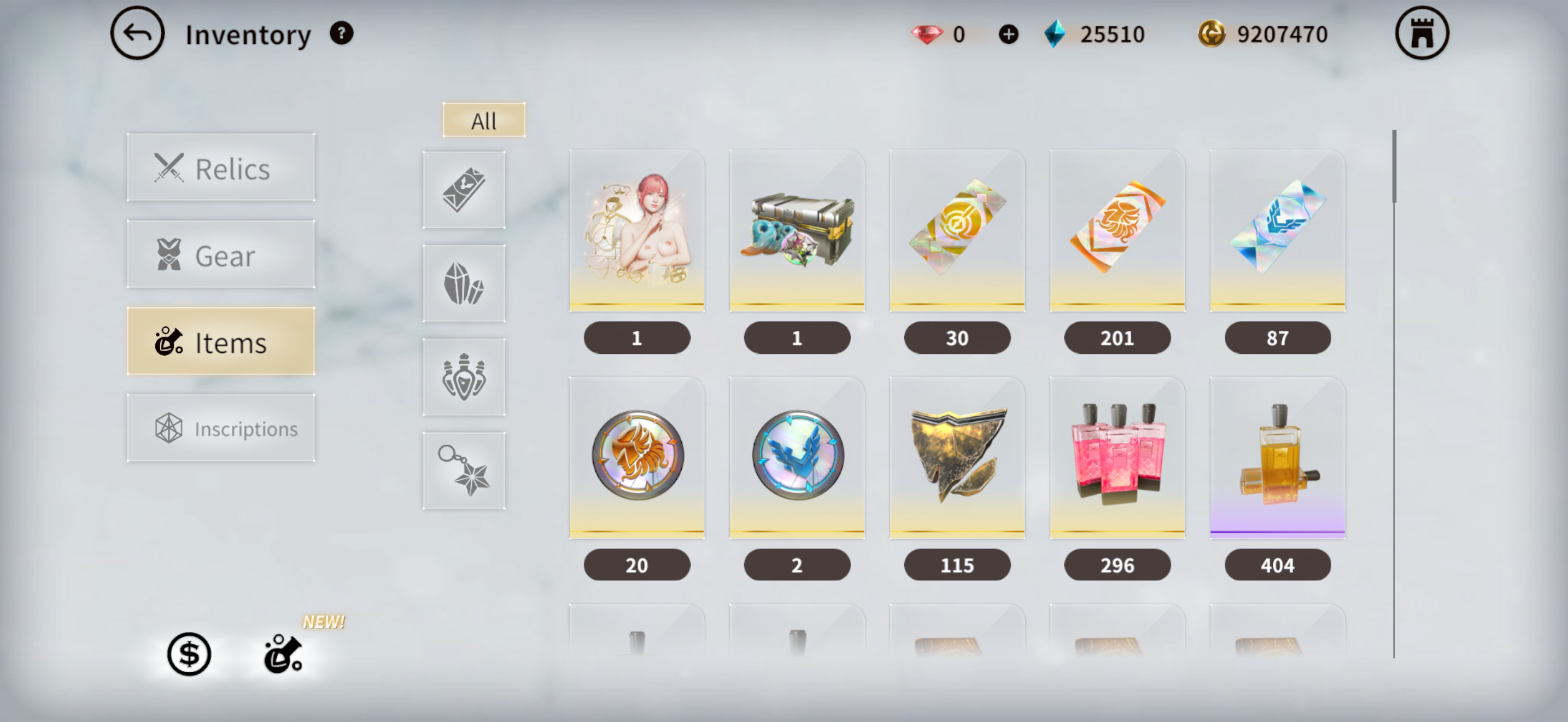Image resolution: width=1568 pixels, height=722 pixels.
Task: Open the NEW item bag button
Action: [x=283, y=654]
